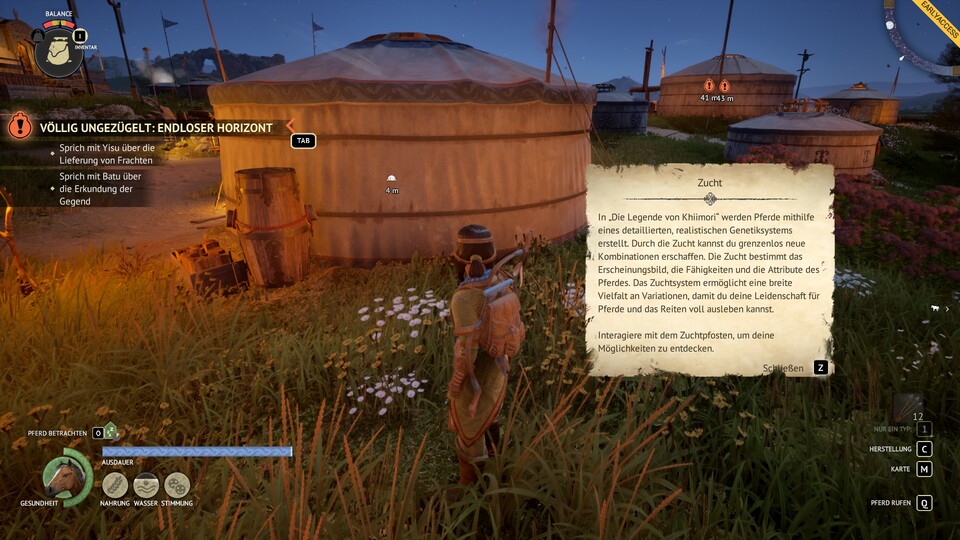Select the equipped item slot showing 12
The height and width of the screenshot is (540, 960).
click(910, 405)
